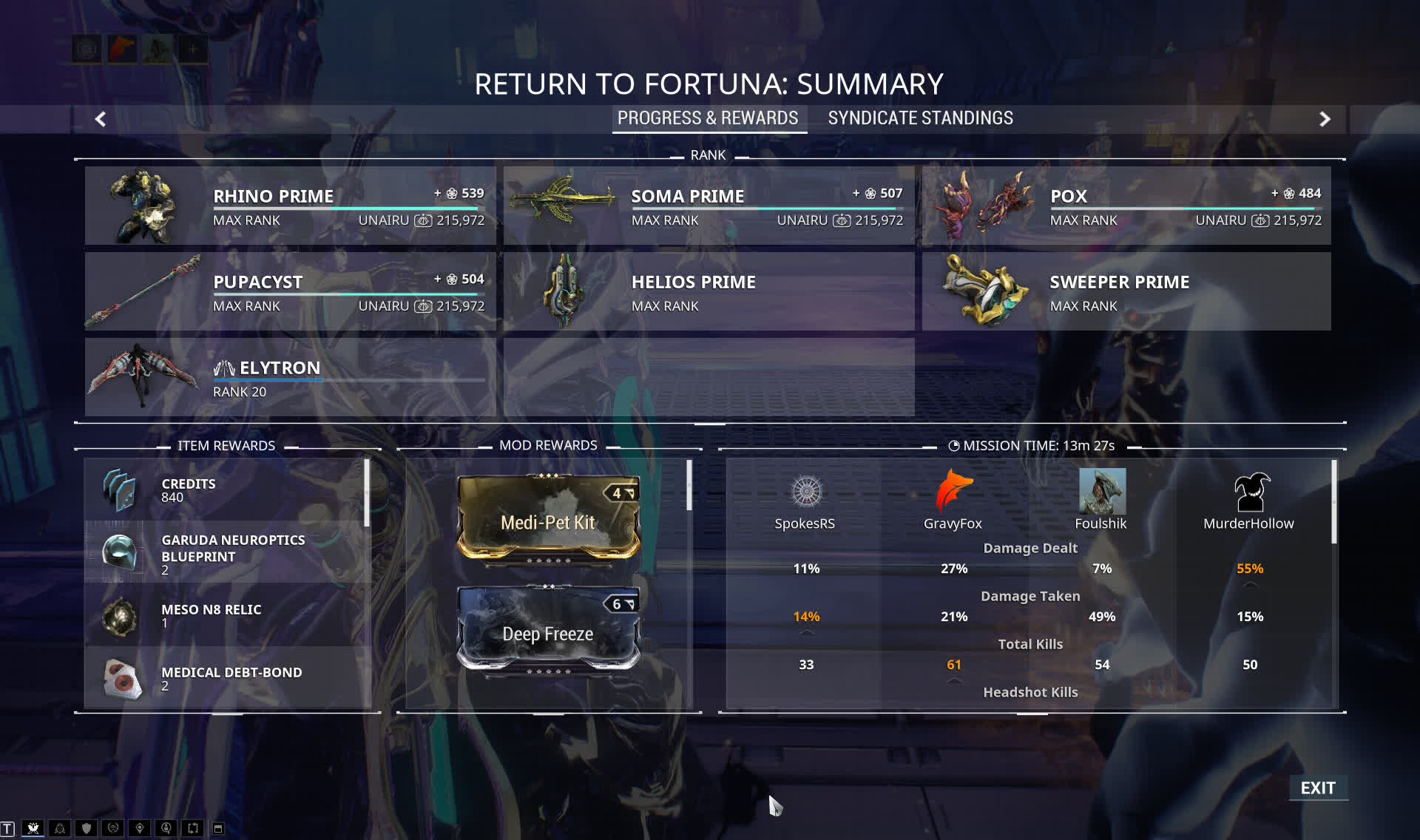Image resolution: width=1420 pixels, height=840 pixels.
Task: Select the Meso N8 Relic reward
Action: 228,615
